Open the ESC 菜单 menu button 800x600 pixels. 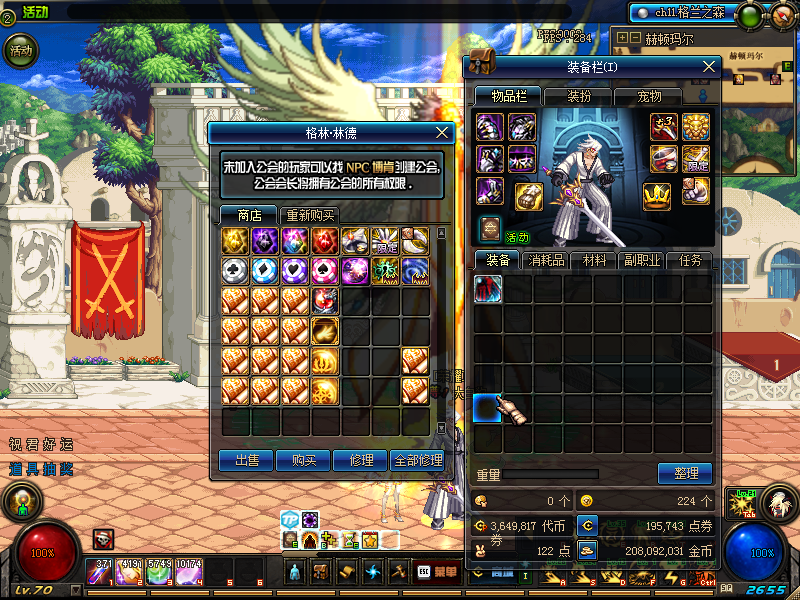[x=436, y=572]
